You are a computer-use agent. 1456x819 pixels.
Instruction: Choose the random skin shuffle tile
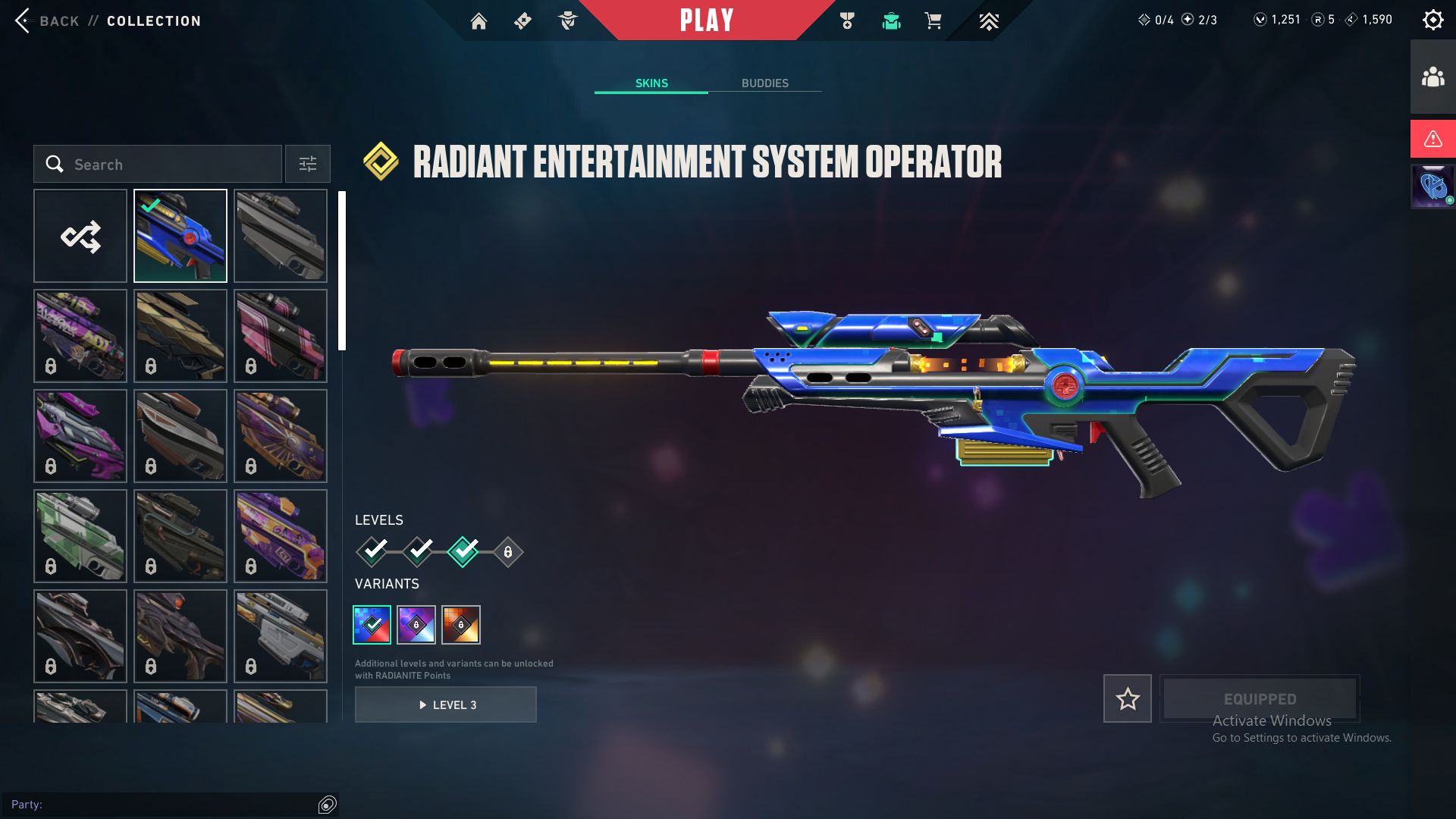(x=80, y=236)
